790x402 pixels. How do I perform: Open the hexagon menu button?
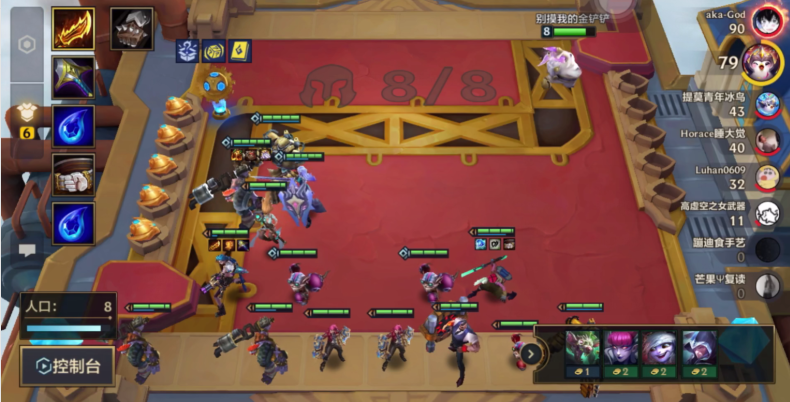(28, 45)
